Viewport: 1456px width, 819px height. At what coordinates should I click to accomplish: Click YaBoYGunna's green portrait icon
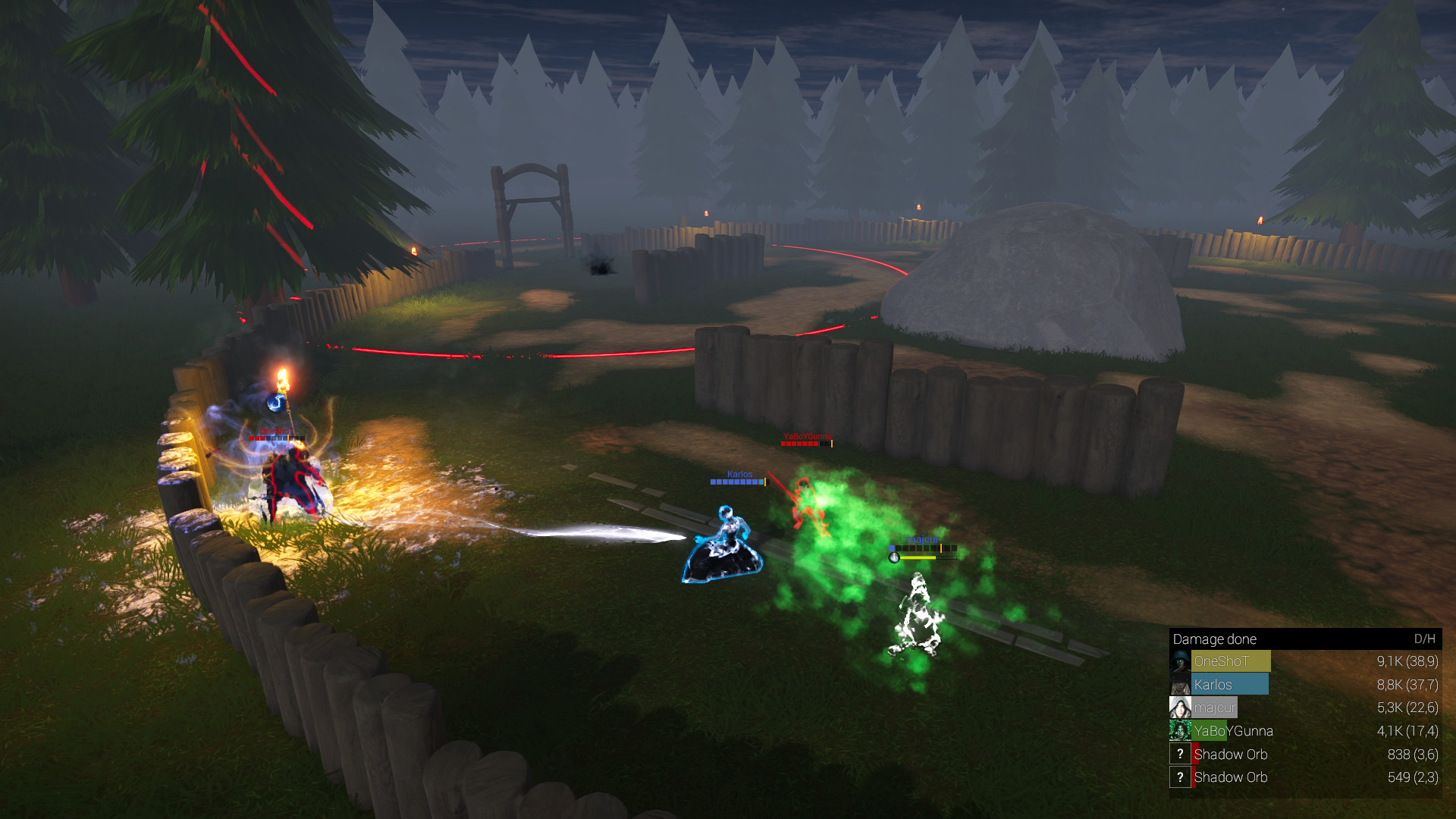[1180, 730]
